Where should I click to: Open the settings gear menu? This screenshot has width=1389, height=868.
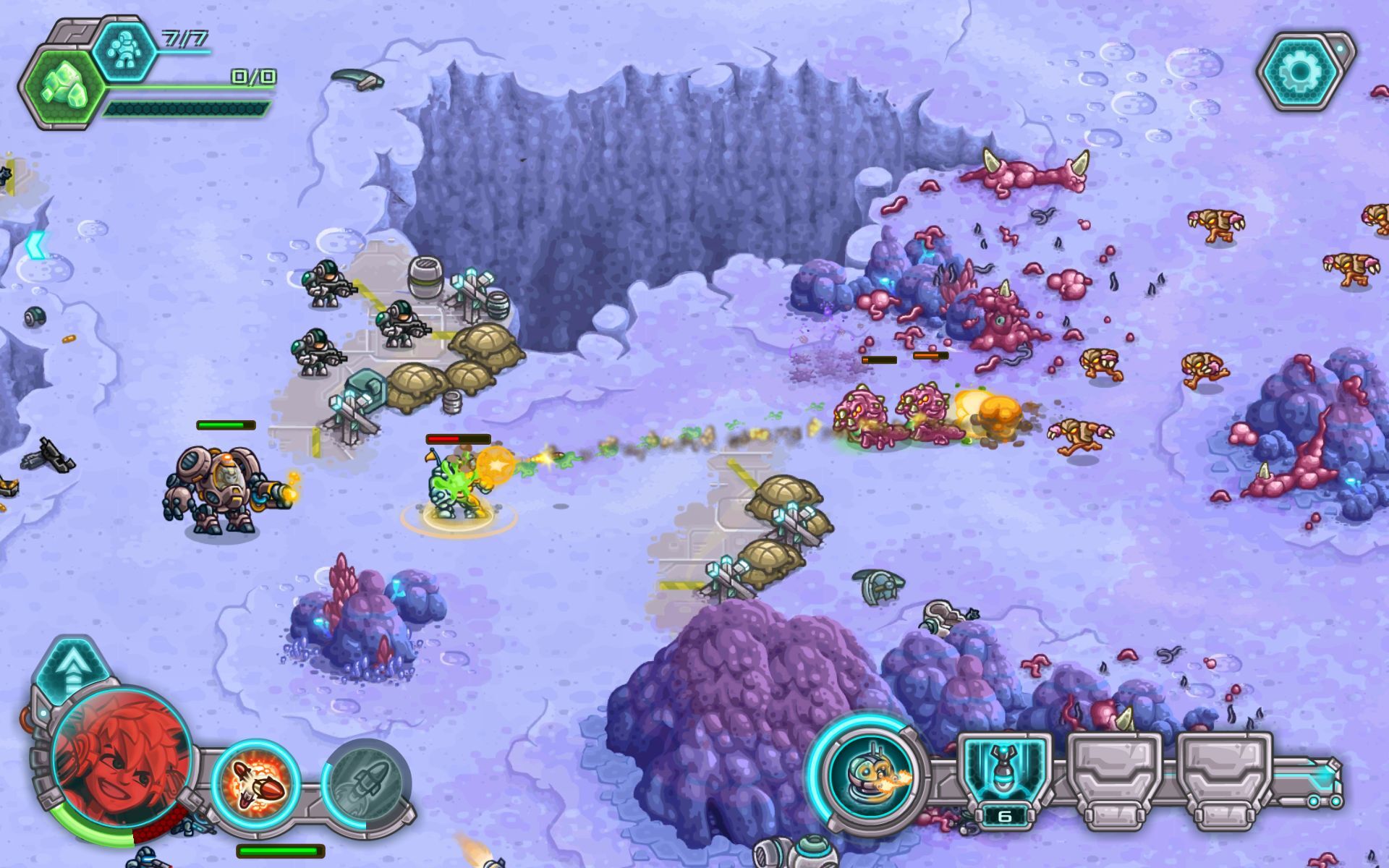[1300, 71]
